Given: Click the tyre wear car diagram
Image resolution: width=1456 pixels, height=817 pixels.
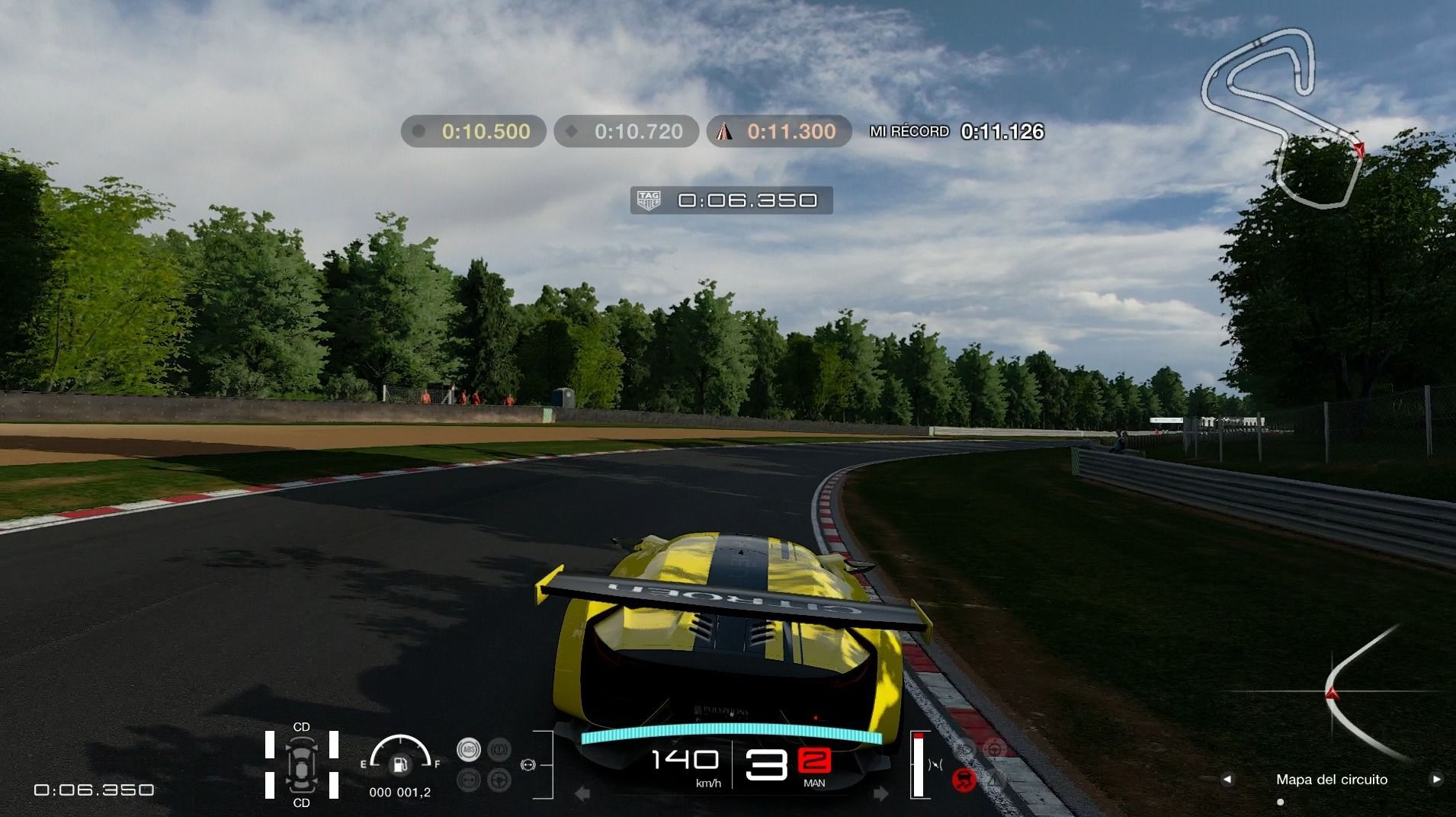Looking at the screenshot, I should [301, 764].
